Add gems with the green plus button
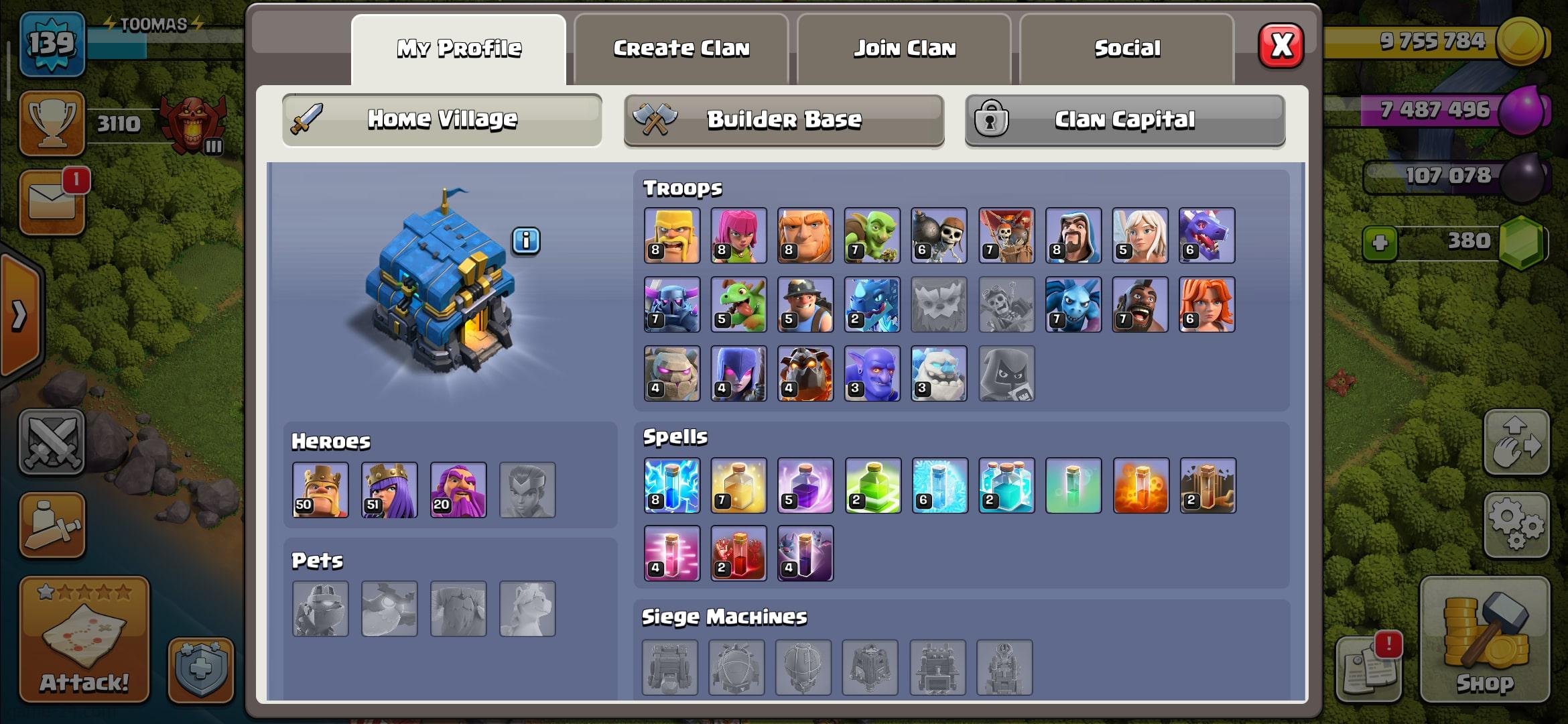Viewport: 1568px width, 724px height. tap(1380, 243)
